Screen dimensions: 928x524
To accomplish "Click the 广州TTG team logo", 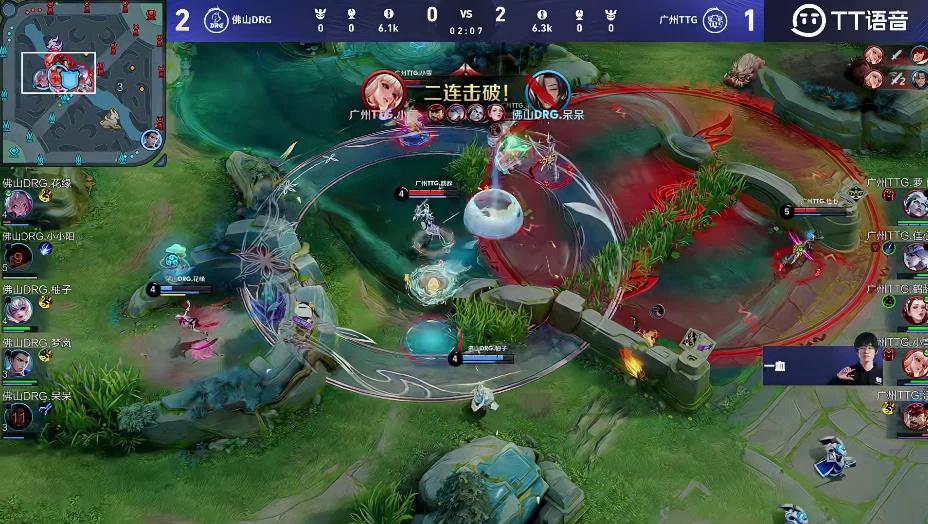I will click(x=714, y=19).
